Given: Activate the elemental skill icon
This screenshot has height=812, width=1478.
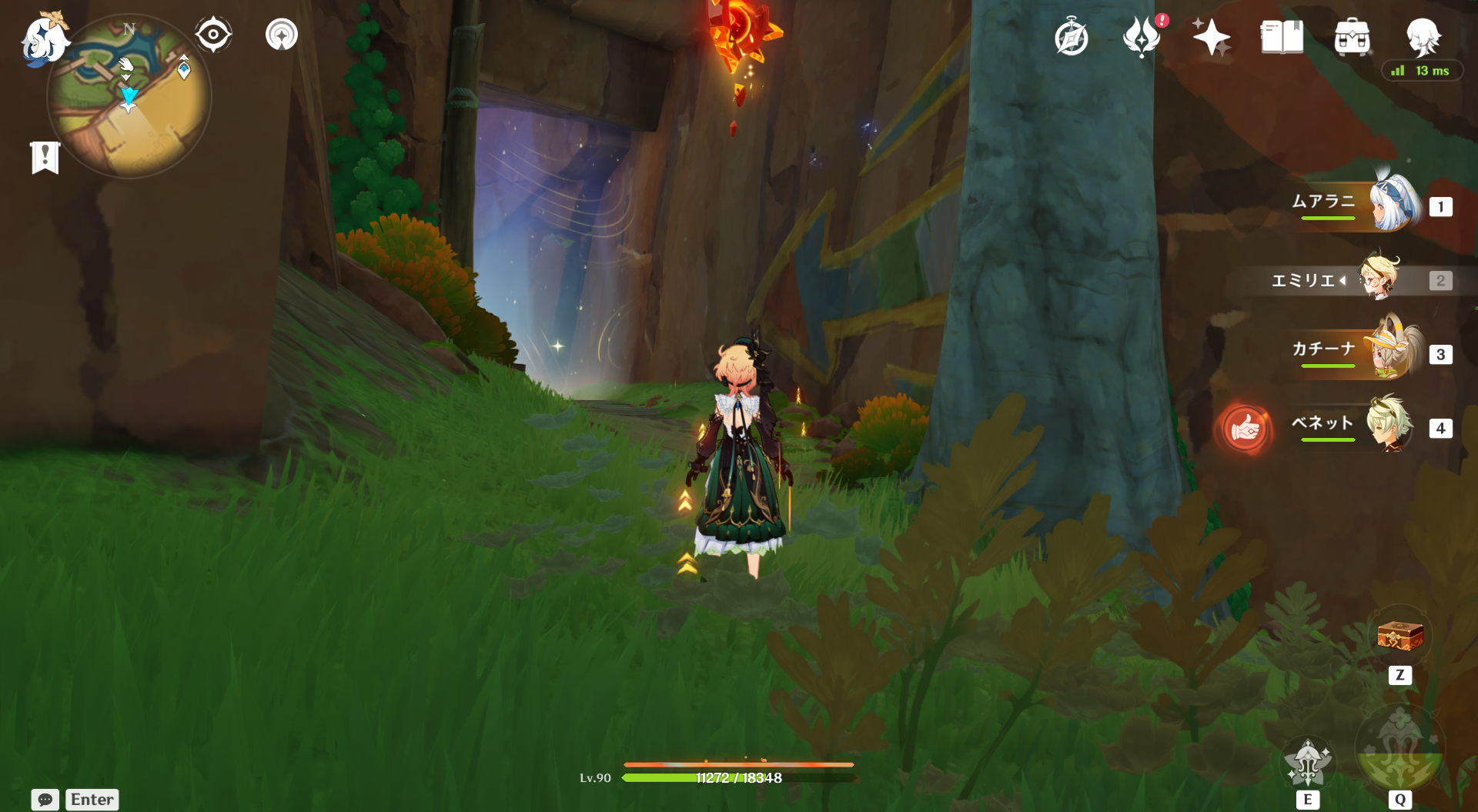Looking at the screenshot, I should tap(1307, 764).
